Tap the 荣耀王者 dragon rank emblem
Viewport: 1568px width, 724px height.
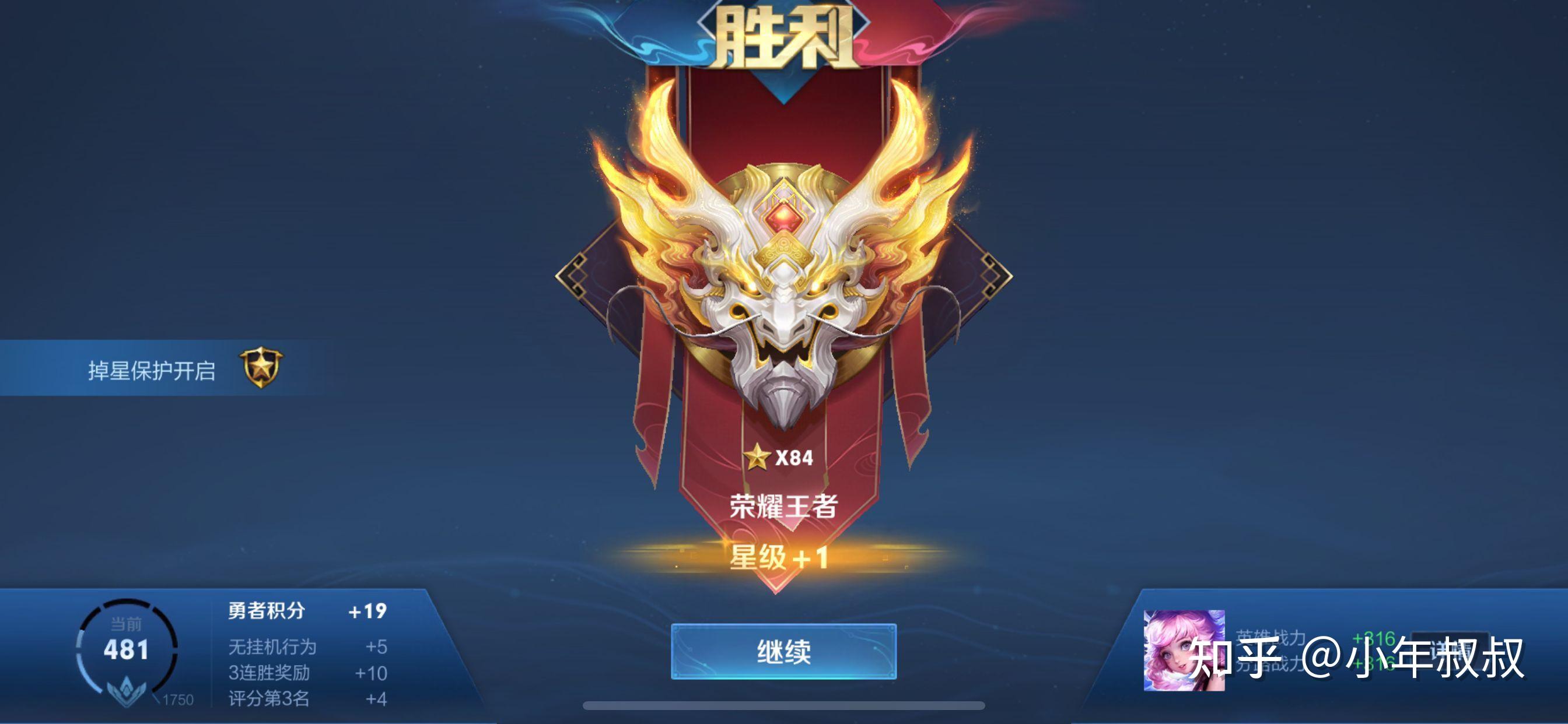click(783, 292)
